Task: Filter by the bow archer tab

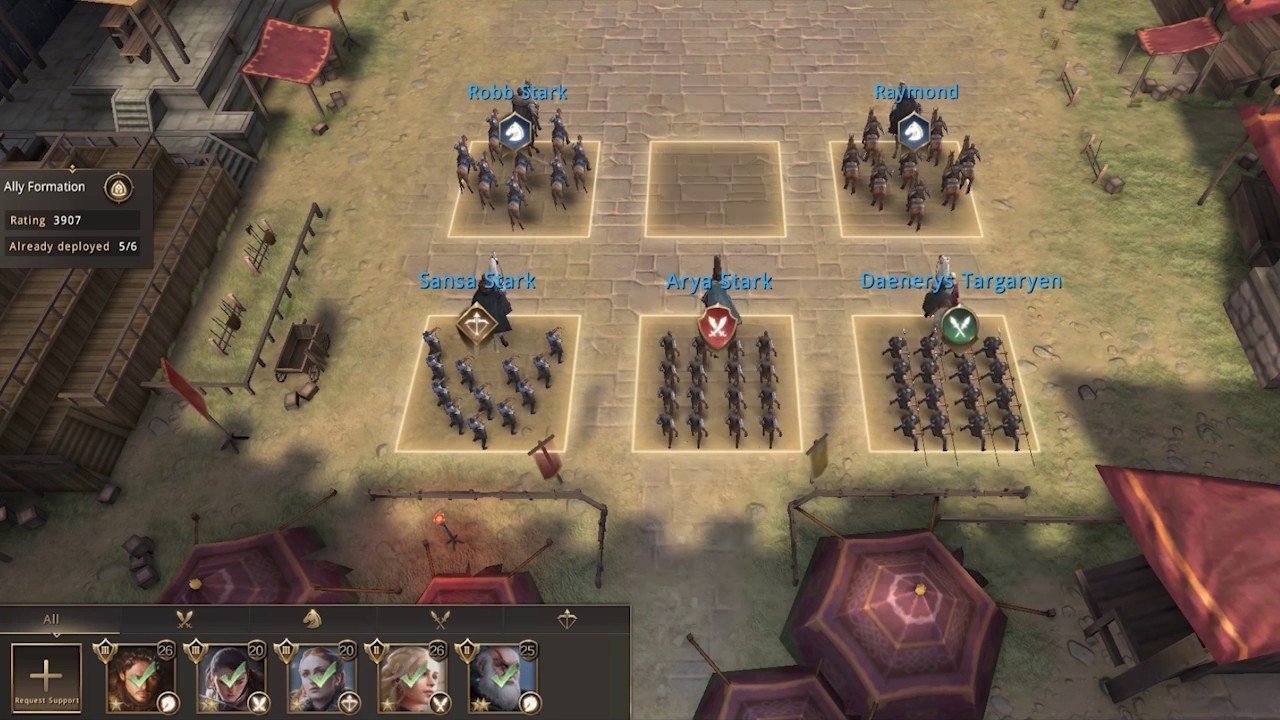Action: click(x=567, y=619)
